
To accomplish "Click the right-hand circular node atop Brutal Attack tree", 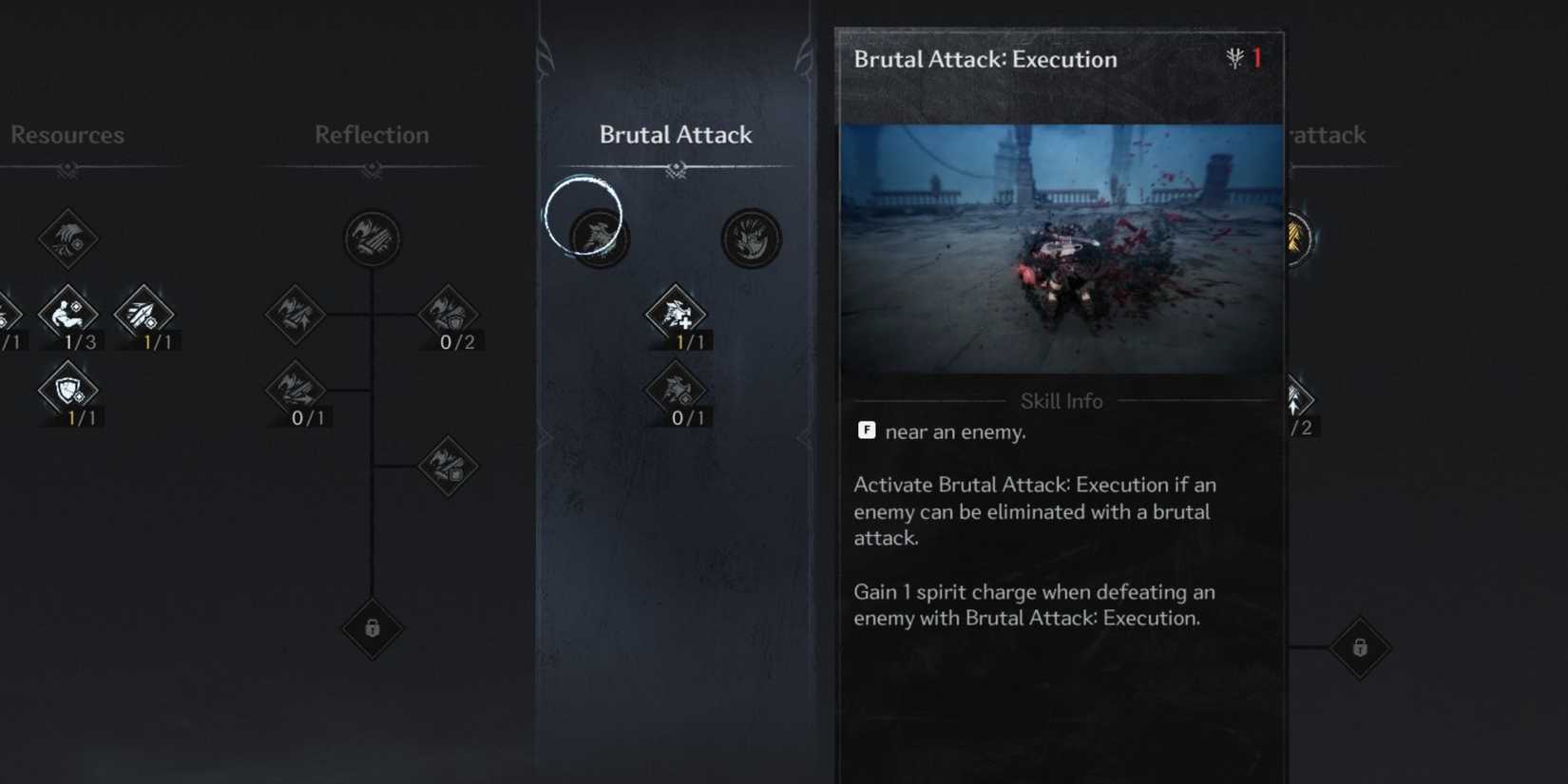I will coord(751,239).
